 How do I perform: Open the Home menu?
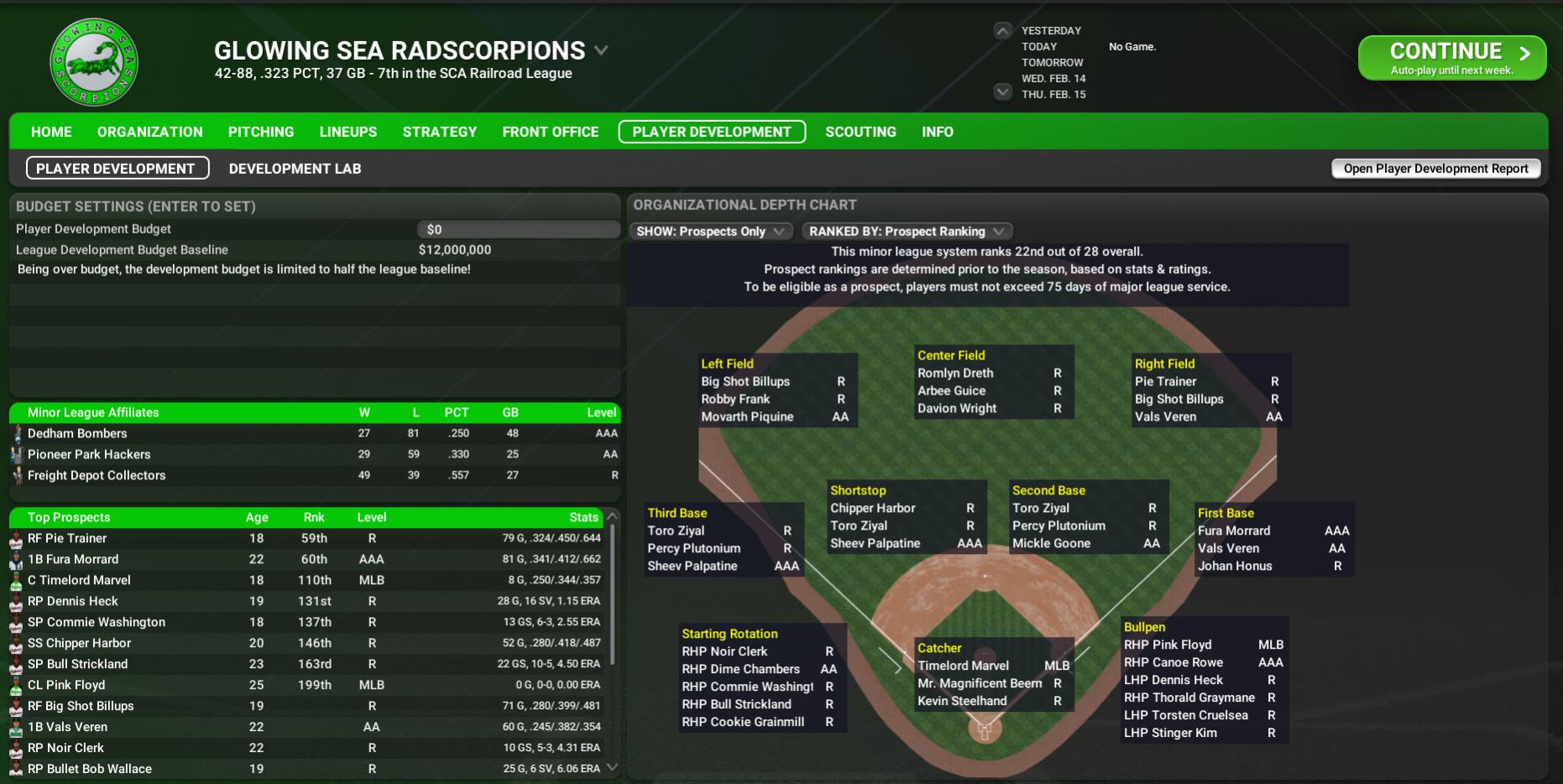tap(51, 132)
